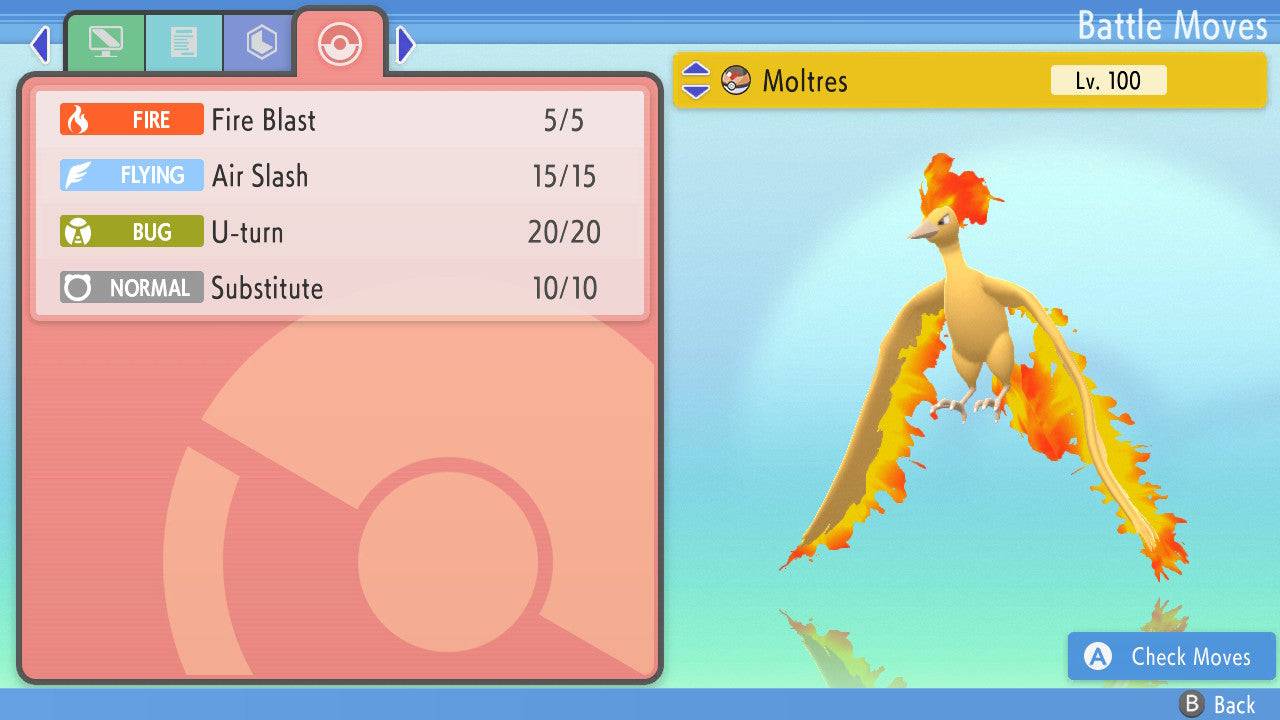Click the Normal type icon beside Substitute
Screen dimensions: 1280x720
[130, 287]
